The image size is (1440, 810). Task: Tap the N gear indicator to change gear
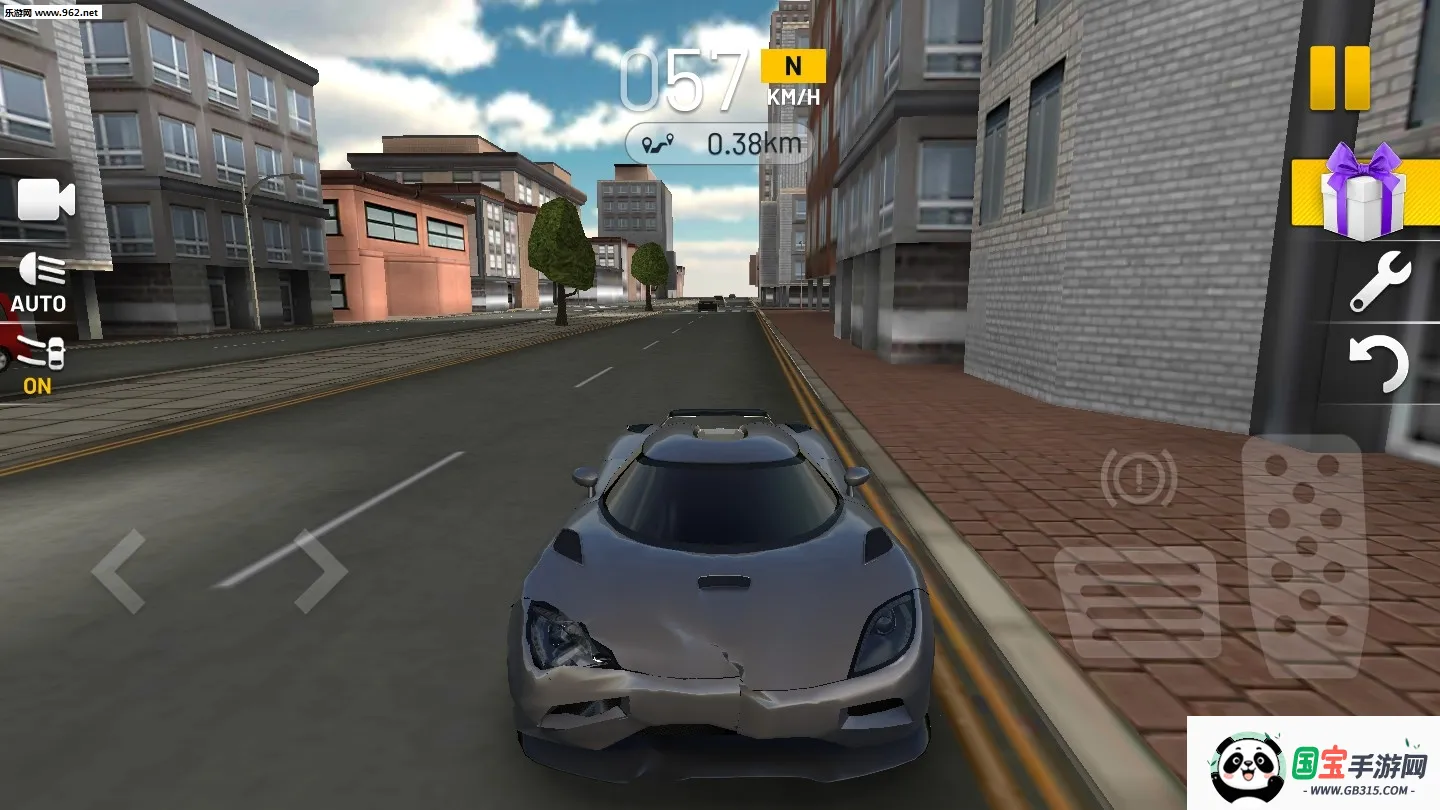click(794, 66)
